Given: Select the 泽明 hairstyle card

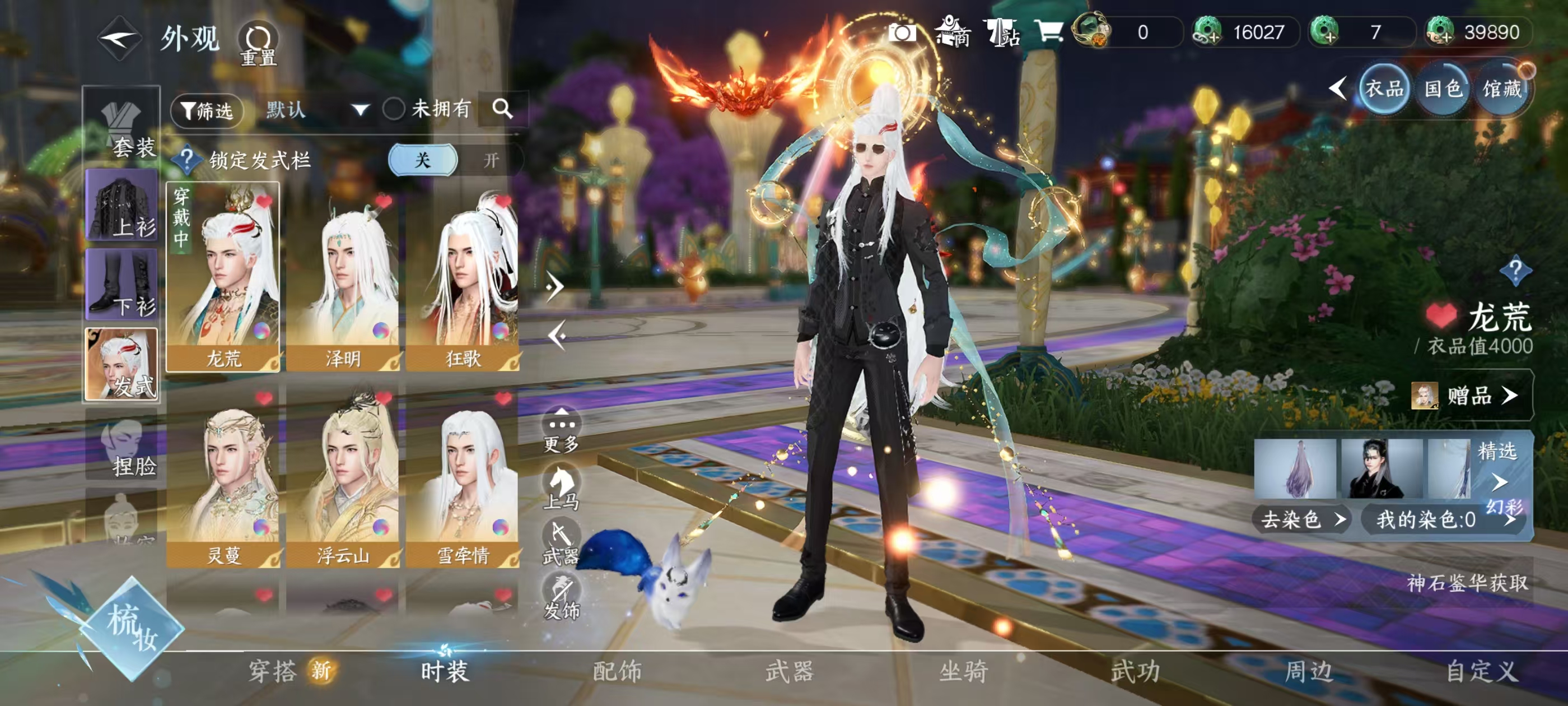Looking at the screenshot, I should [343, 277].
